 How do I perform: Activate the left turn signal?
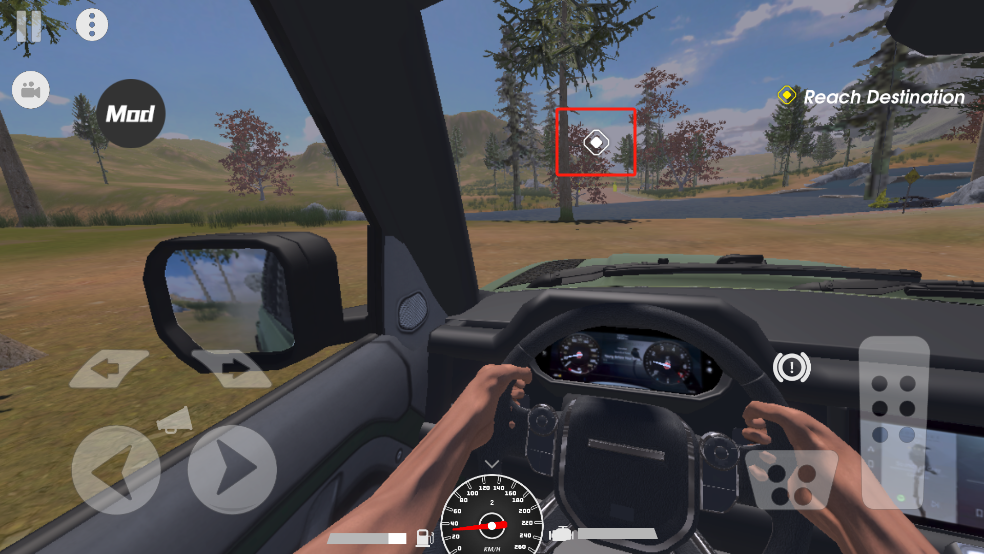[x=108, y=369]
